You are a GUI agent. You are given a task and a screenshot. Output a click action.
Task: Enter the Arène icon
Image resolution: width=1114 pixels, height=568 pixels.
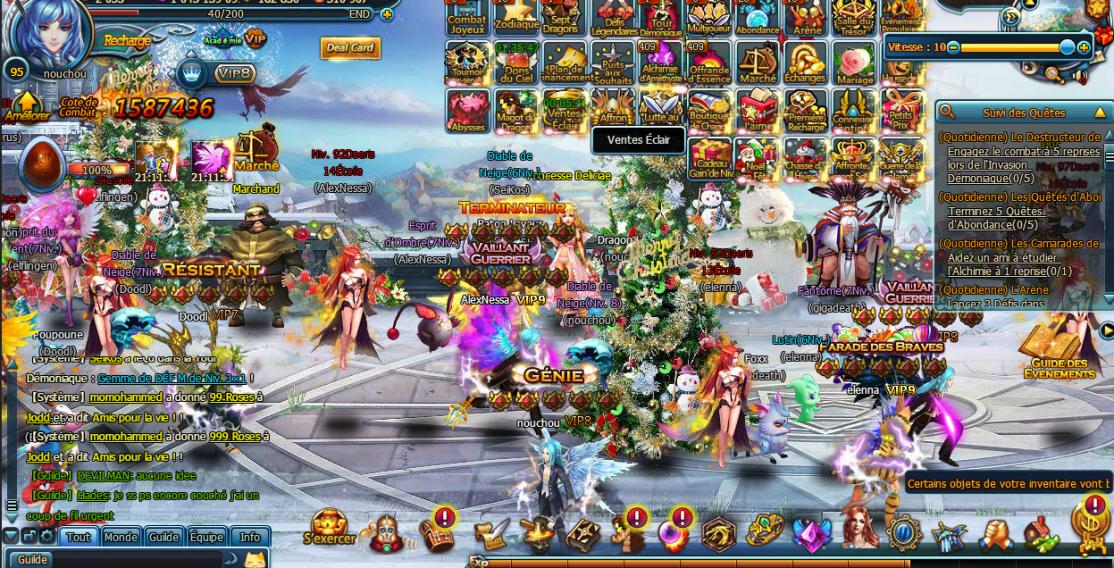805,17
